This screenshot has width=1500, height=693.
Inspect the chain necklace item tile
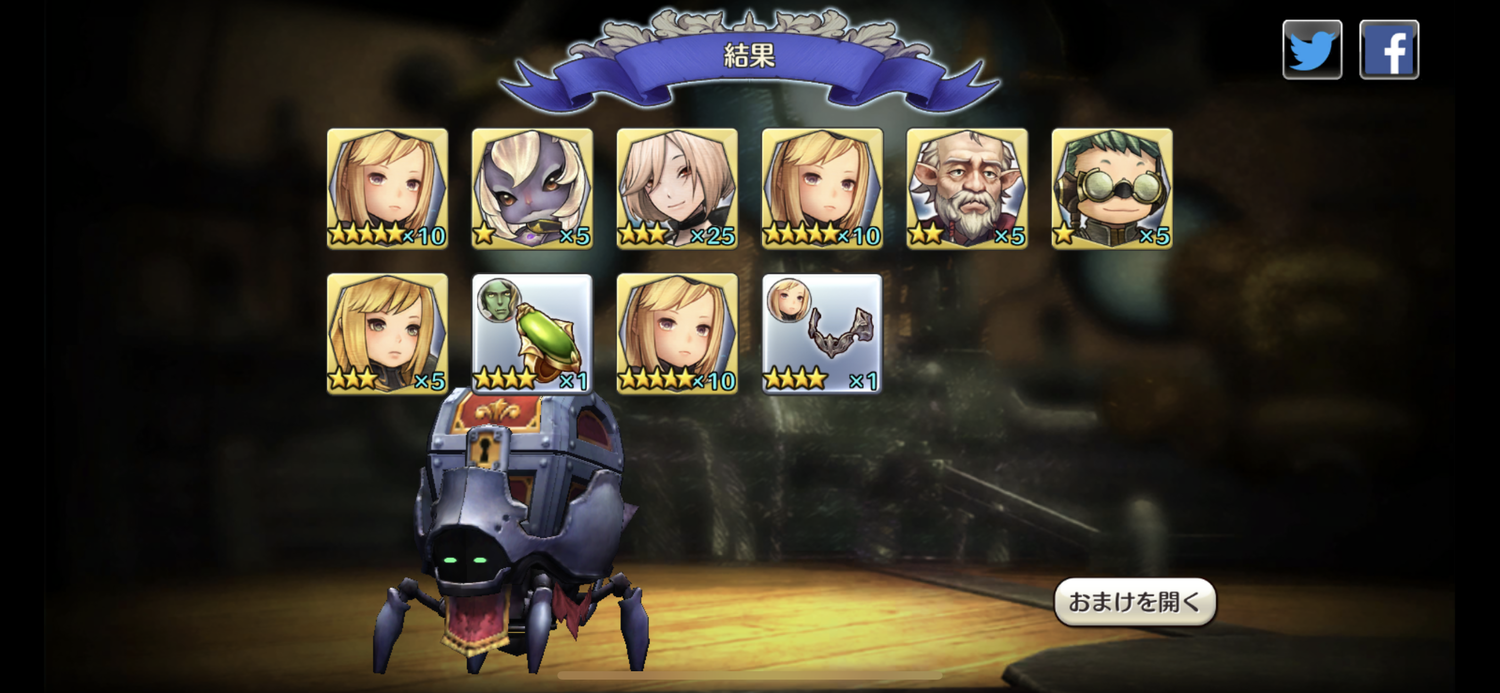822,333
